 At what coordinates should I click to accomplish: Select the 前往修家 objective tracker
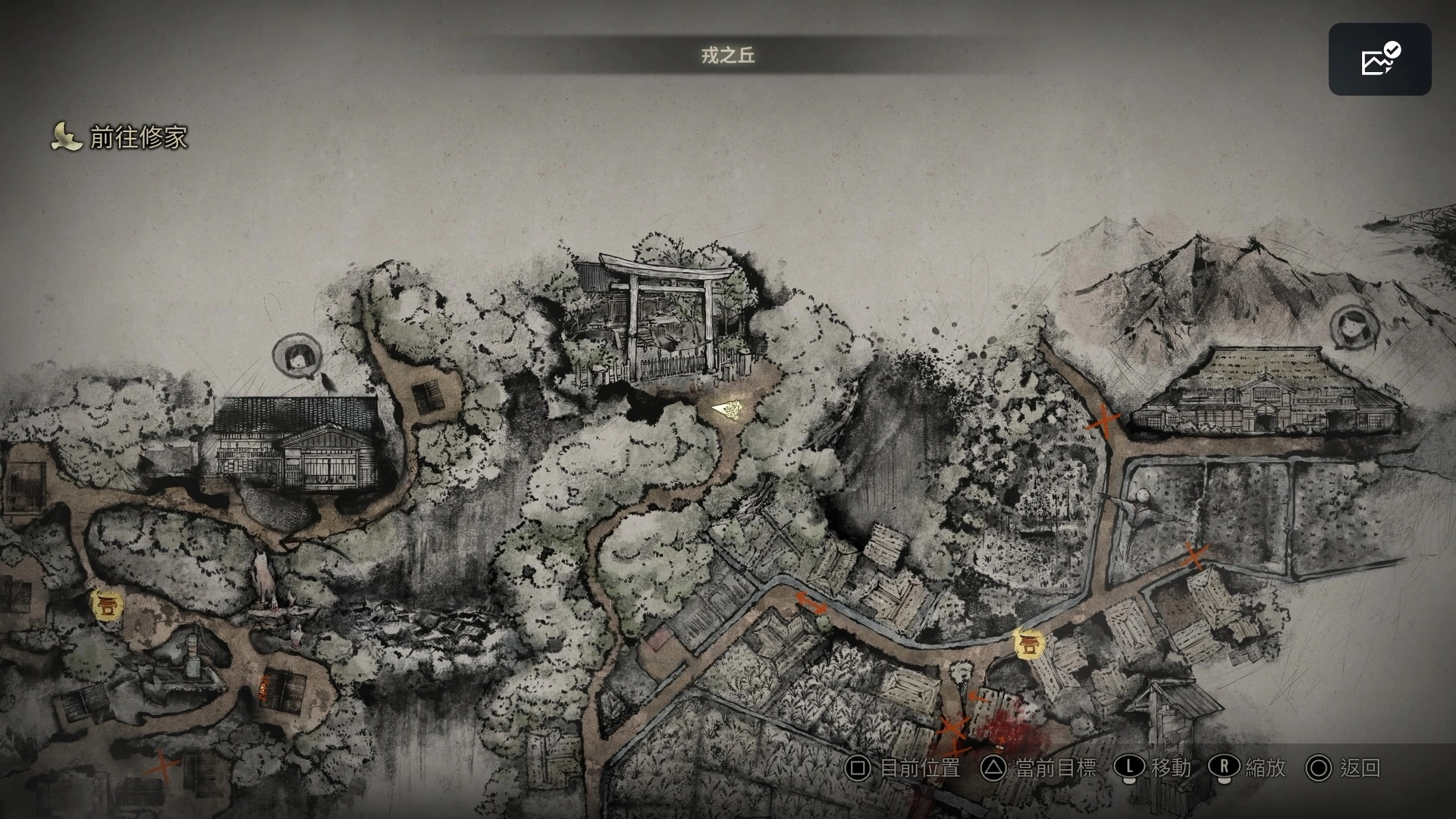120,137
